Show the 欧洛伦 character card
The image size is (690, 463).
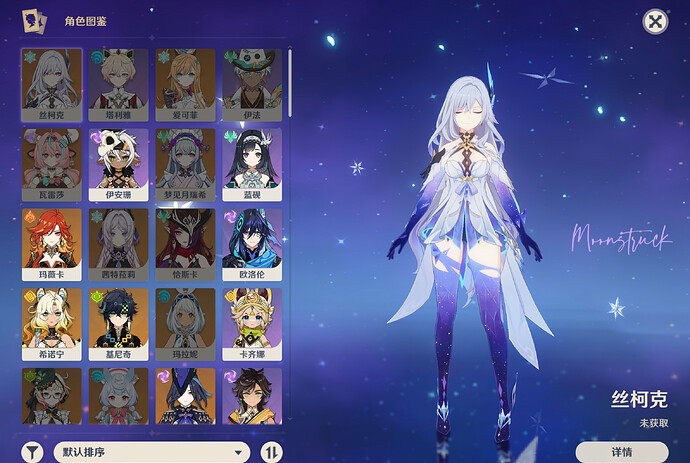point(251,243)
